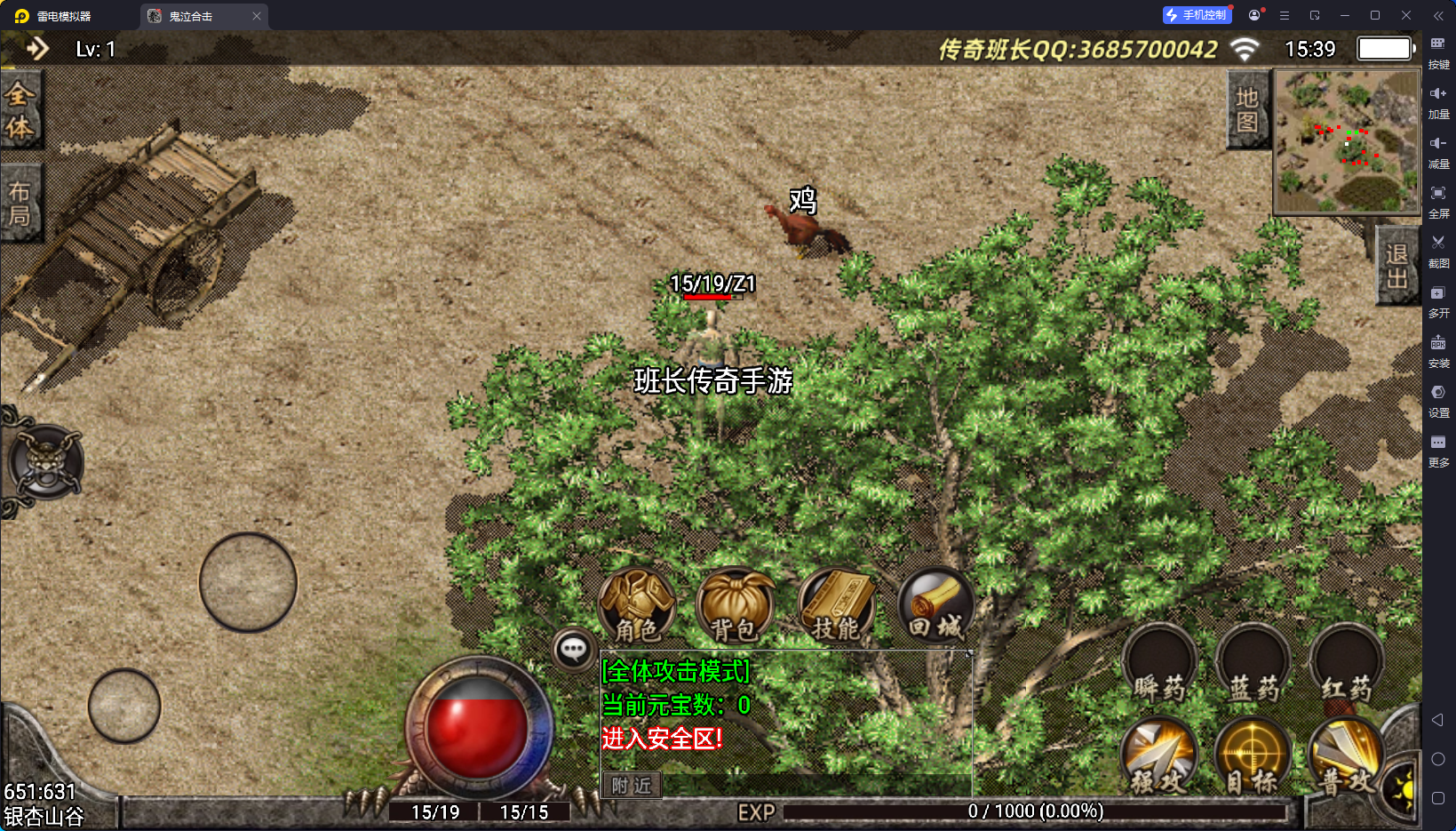Open the 角色 character panel
This screenshot has height=831, width=1456.
637,606
